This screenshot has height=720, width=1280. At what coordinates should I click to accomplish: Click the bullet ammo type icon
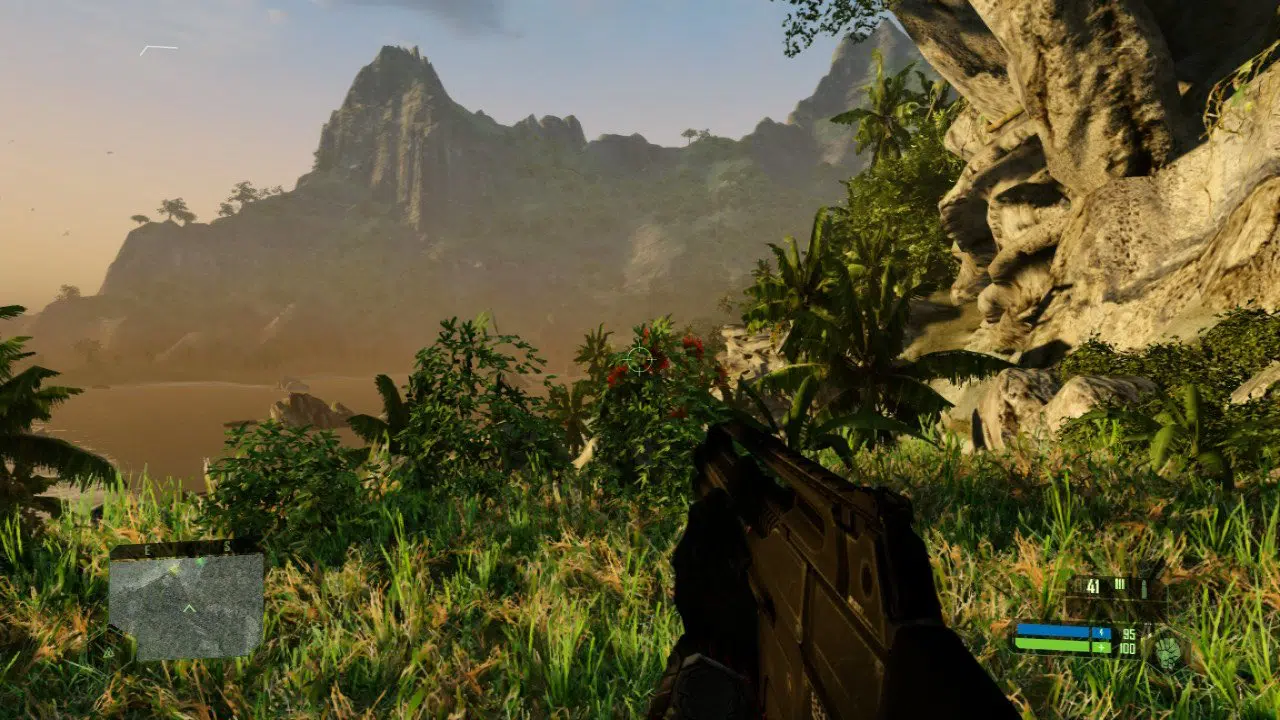pyautogui.click(x=1144, y=587)
